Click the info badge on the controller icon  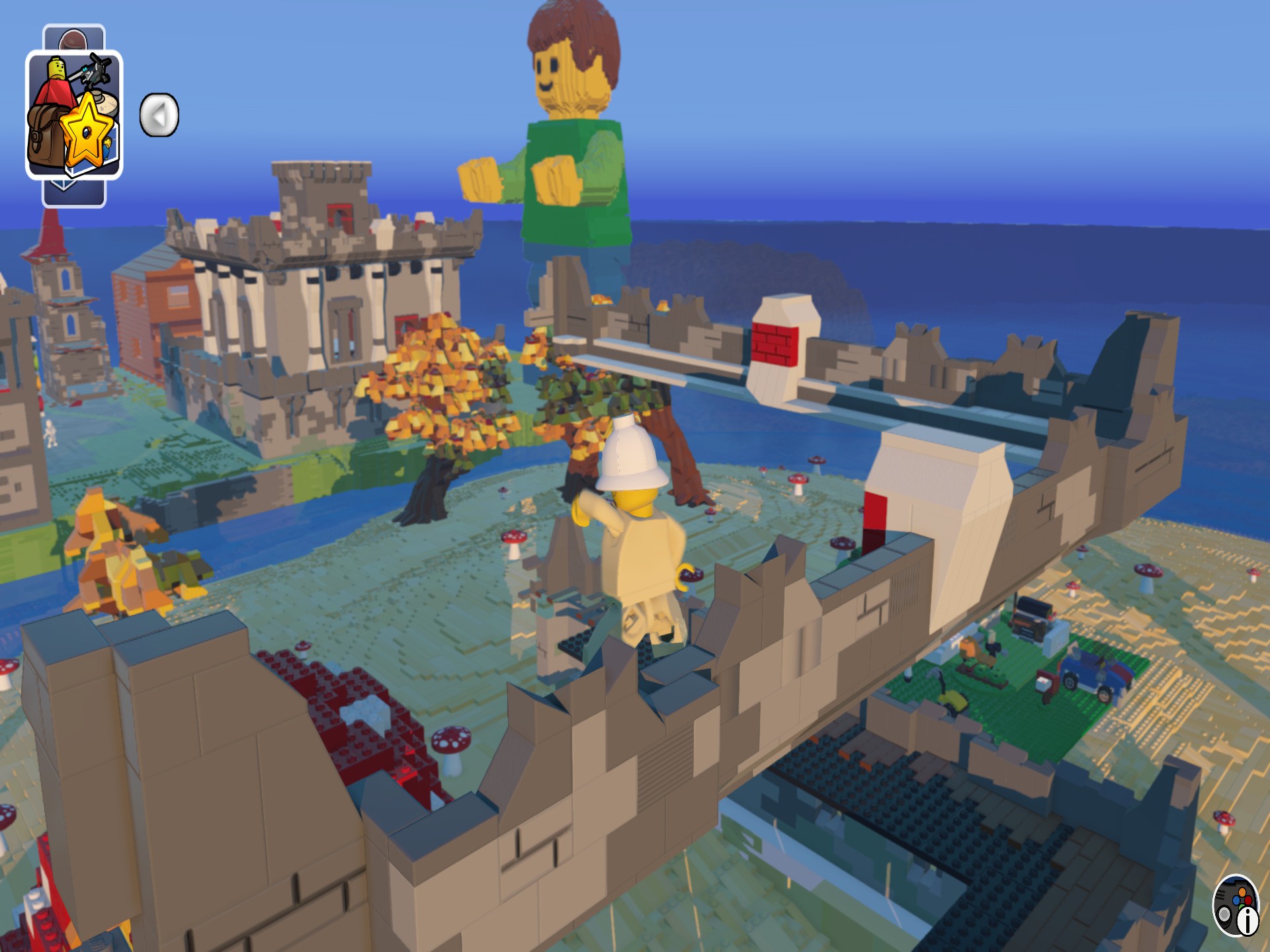(x=1248, y=922)
